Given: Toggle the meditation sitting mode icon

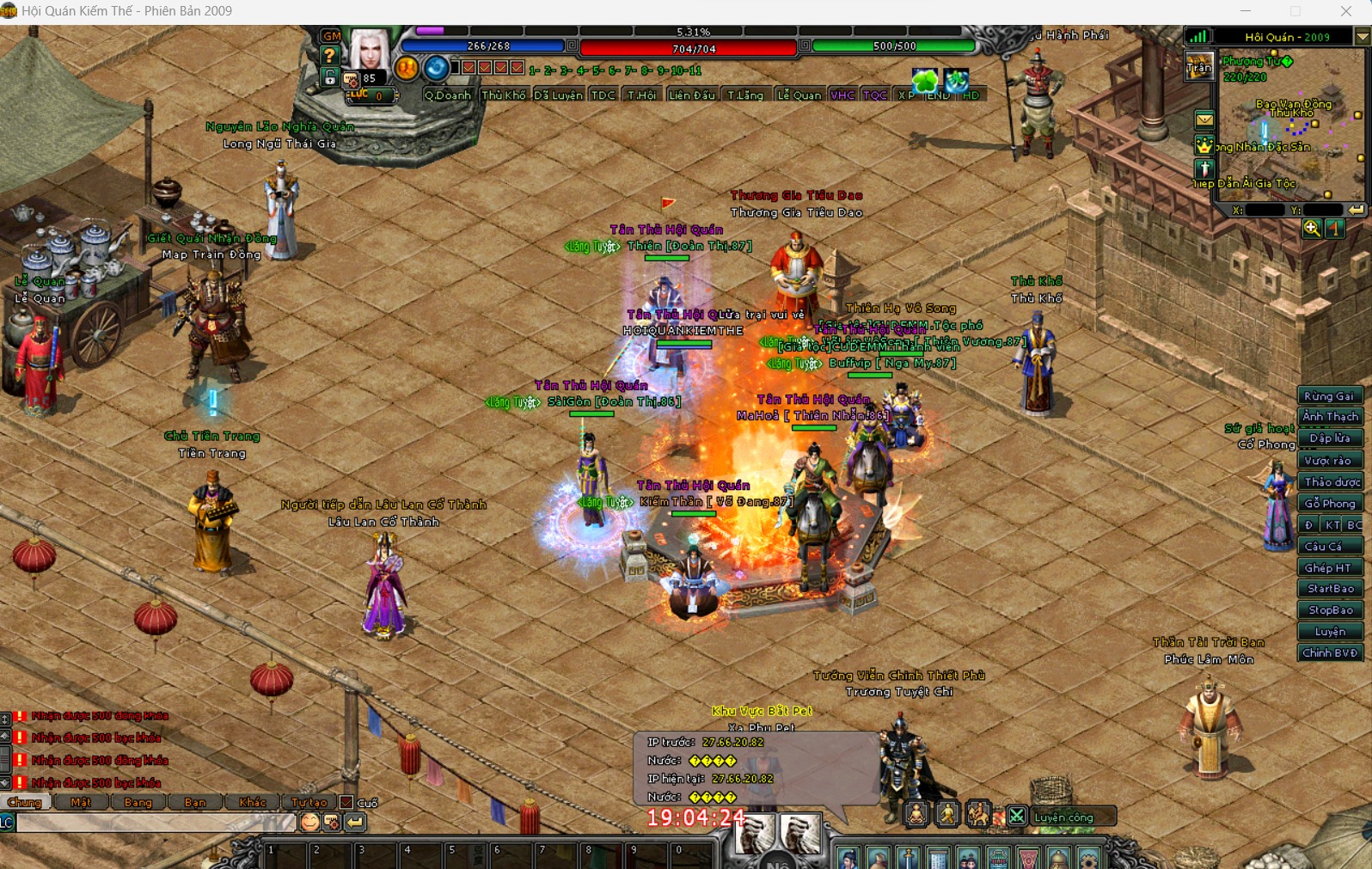Looking at the screenshot, I should (915, 813).
